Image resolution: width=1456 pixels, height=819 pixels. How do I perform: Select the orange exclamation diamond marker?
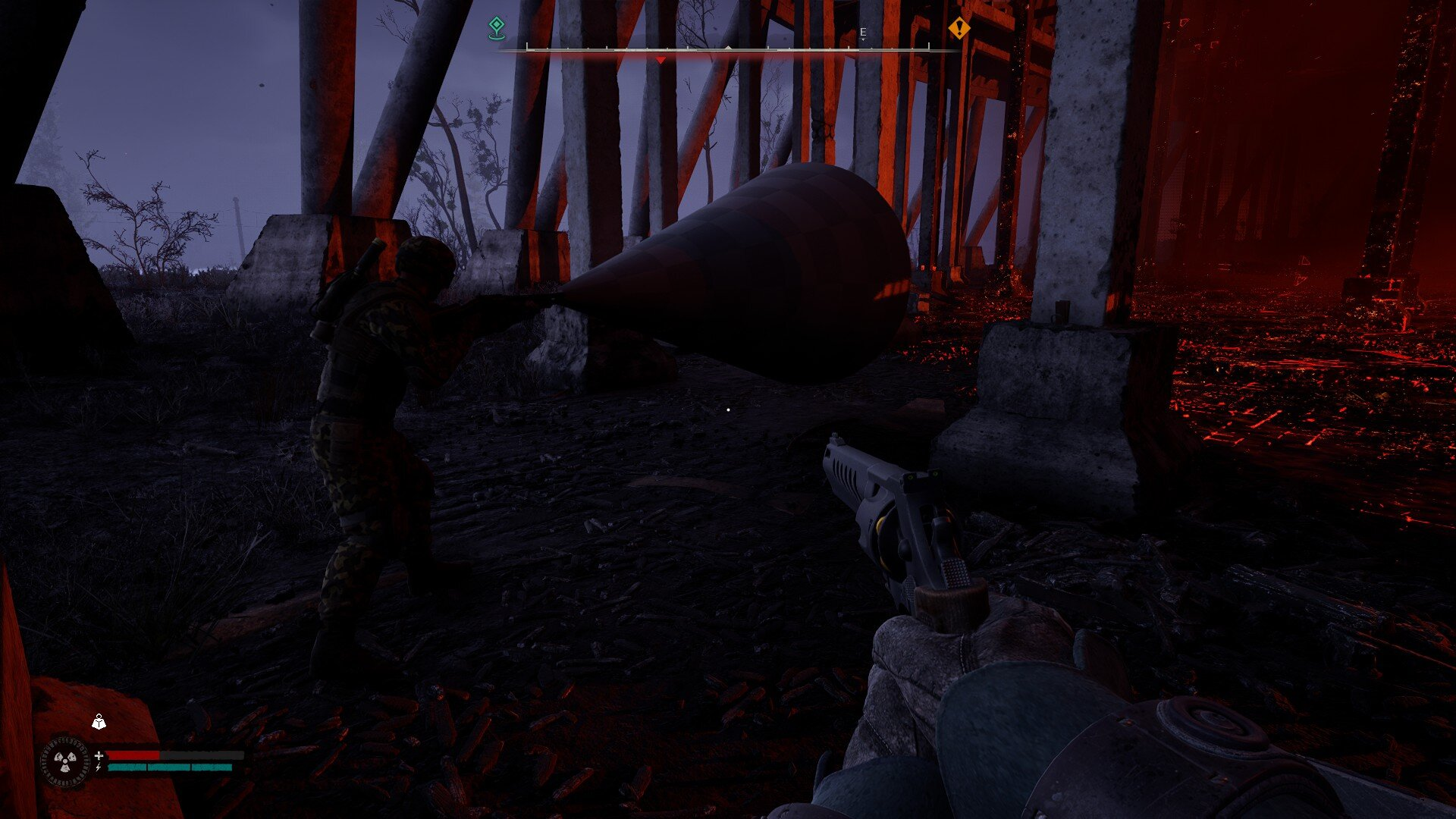coord(959,29)
